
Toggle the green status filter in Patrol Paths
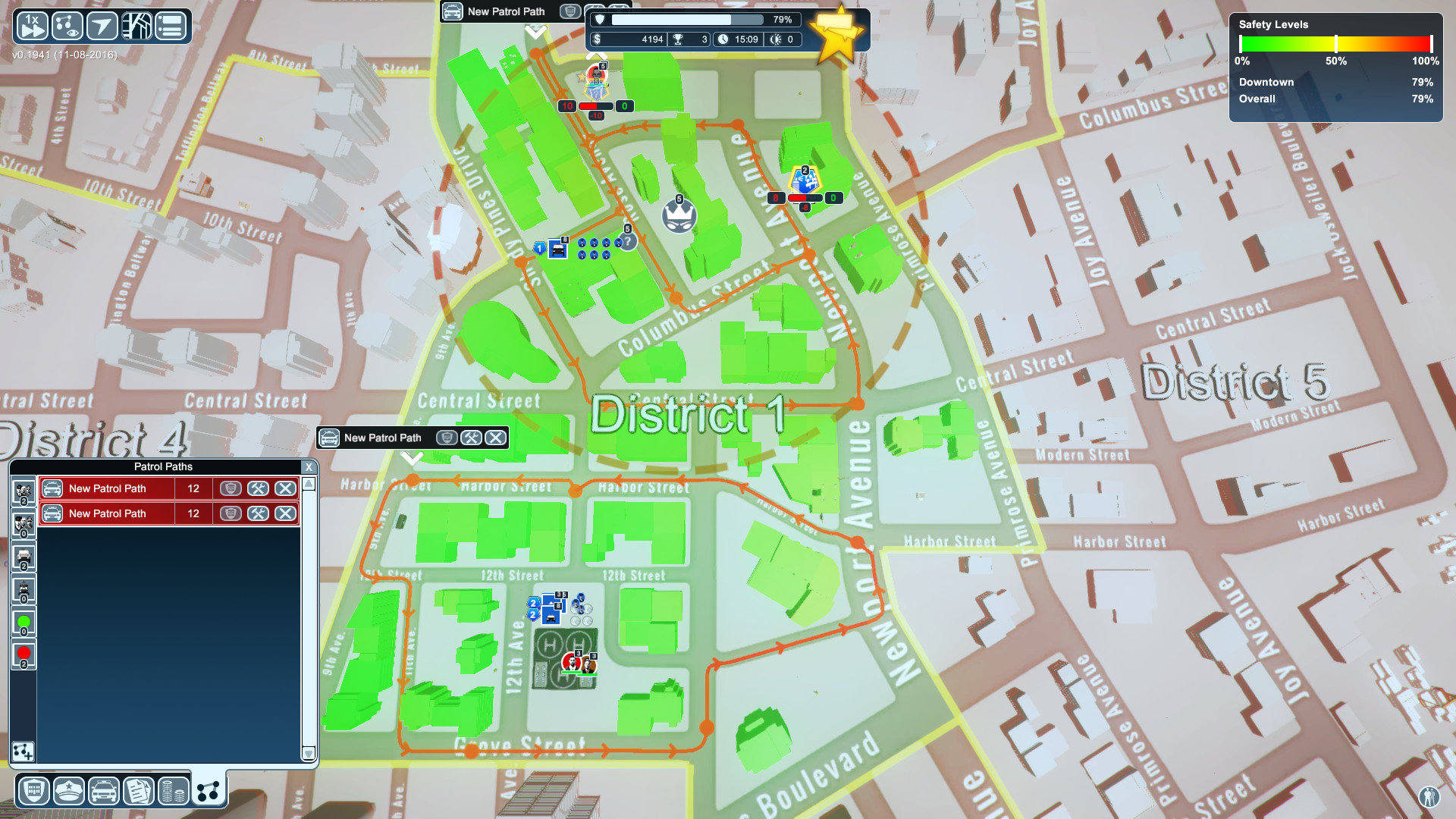(x=25, y=622)
